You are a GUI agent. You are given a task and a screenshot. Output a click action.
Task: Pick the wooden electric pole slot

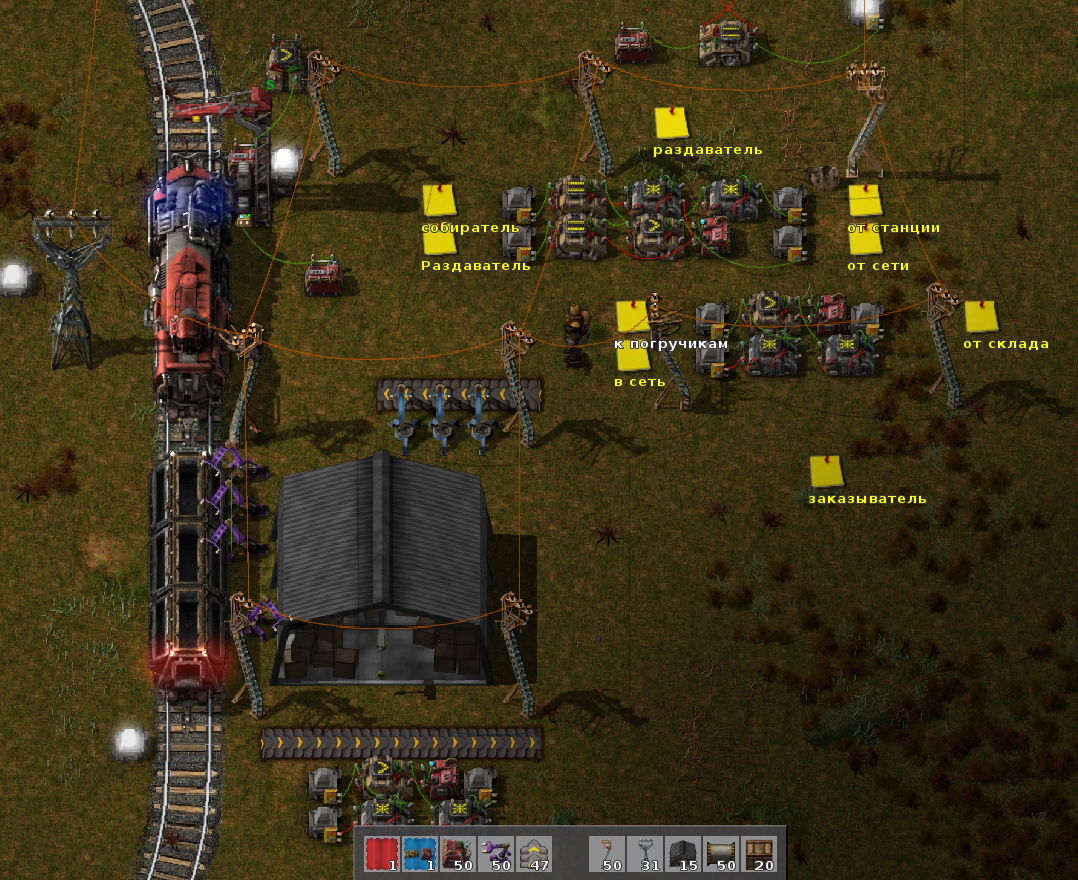[607, 854]
